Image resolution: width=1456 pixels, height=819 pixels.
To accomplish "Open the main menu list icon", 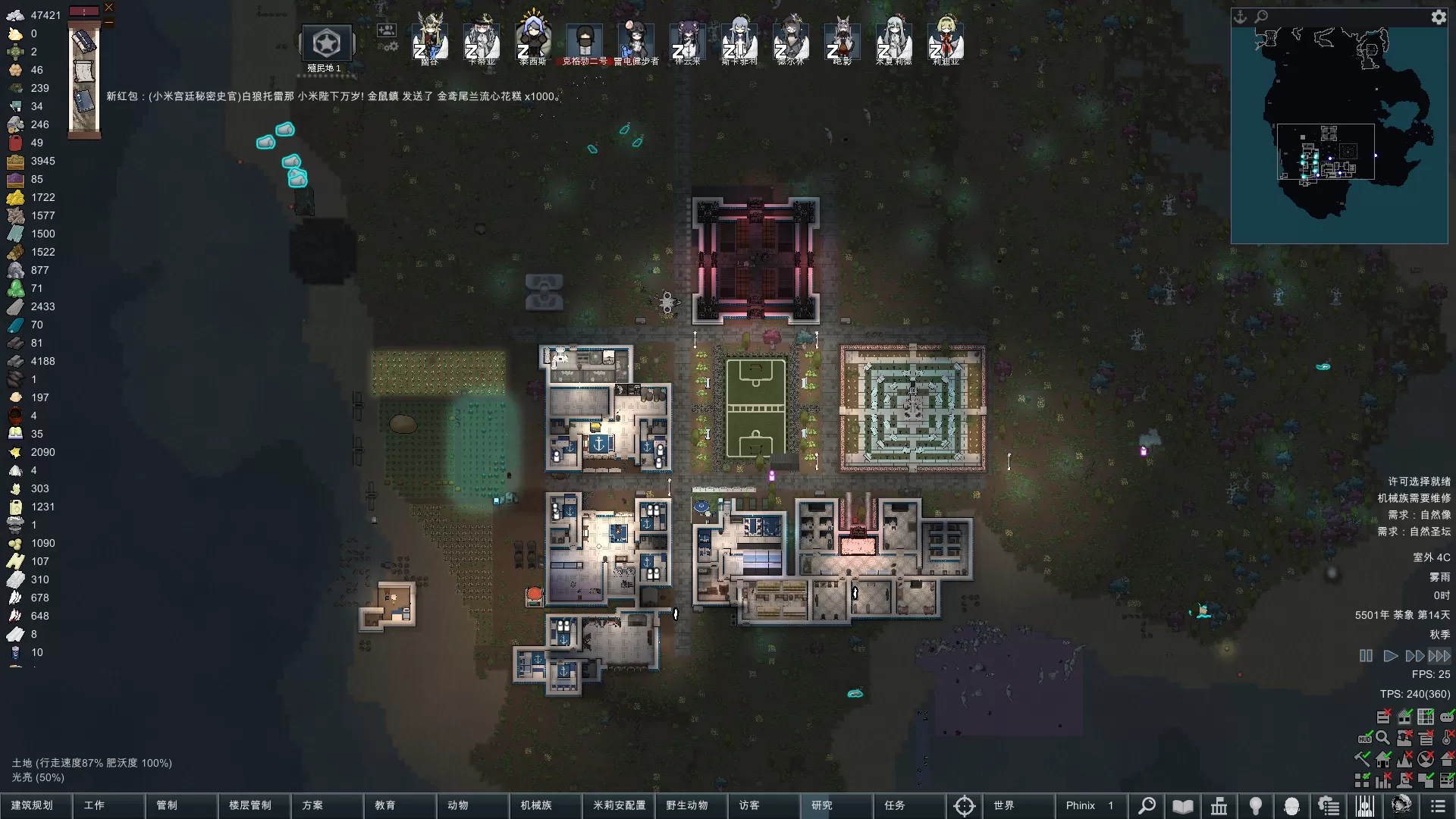I will pos(1437,805).
